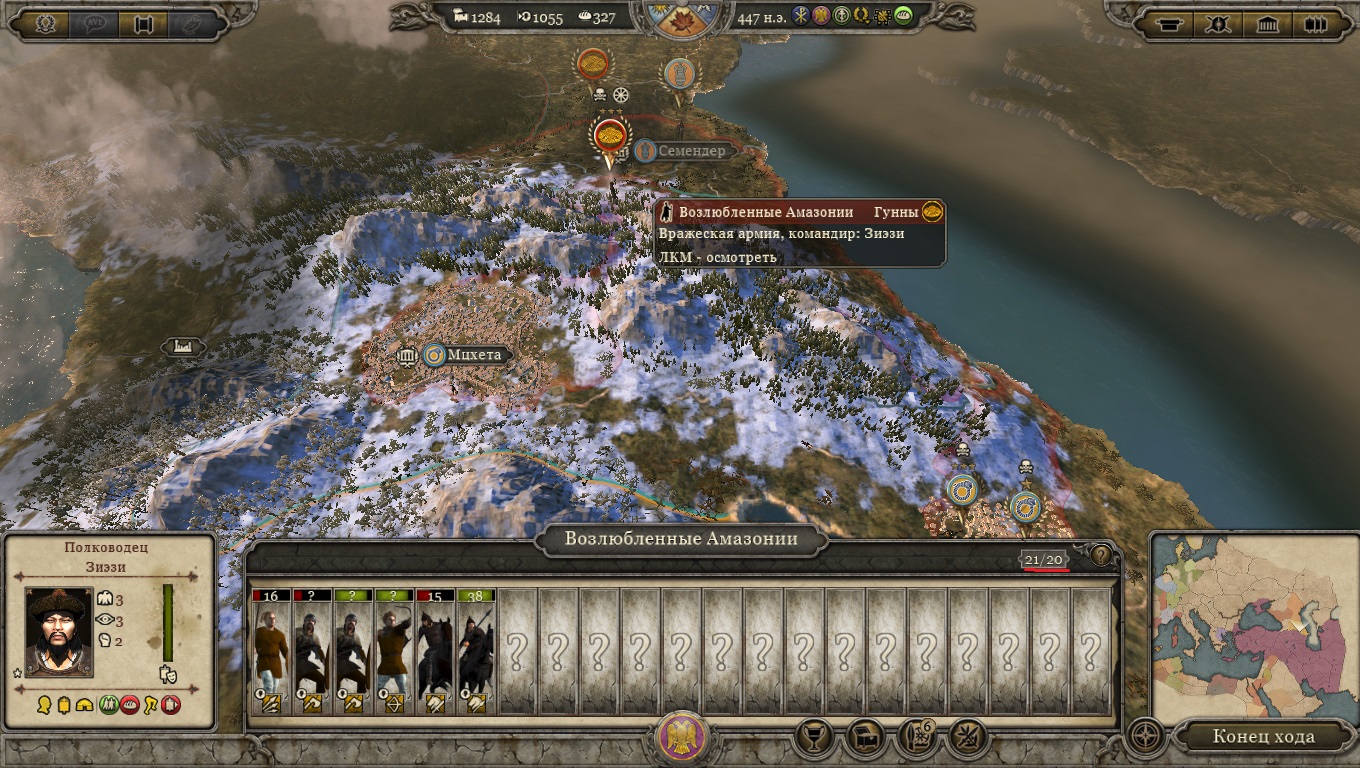Viewport: 1360px width, 768px height.
Task: Open the speech bubble toolbar button
Action: 94,24
